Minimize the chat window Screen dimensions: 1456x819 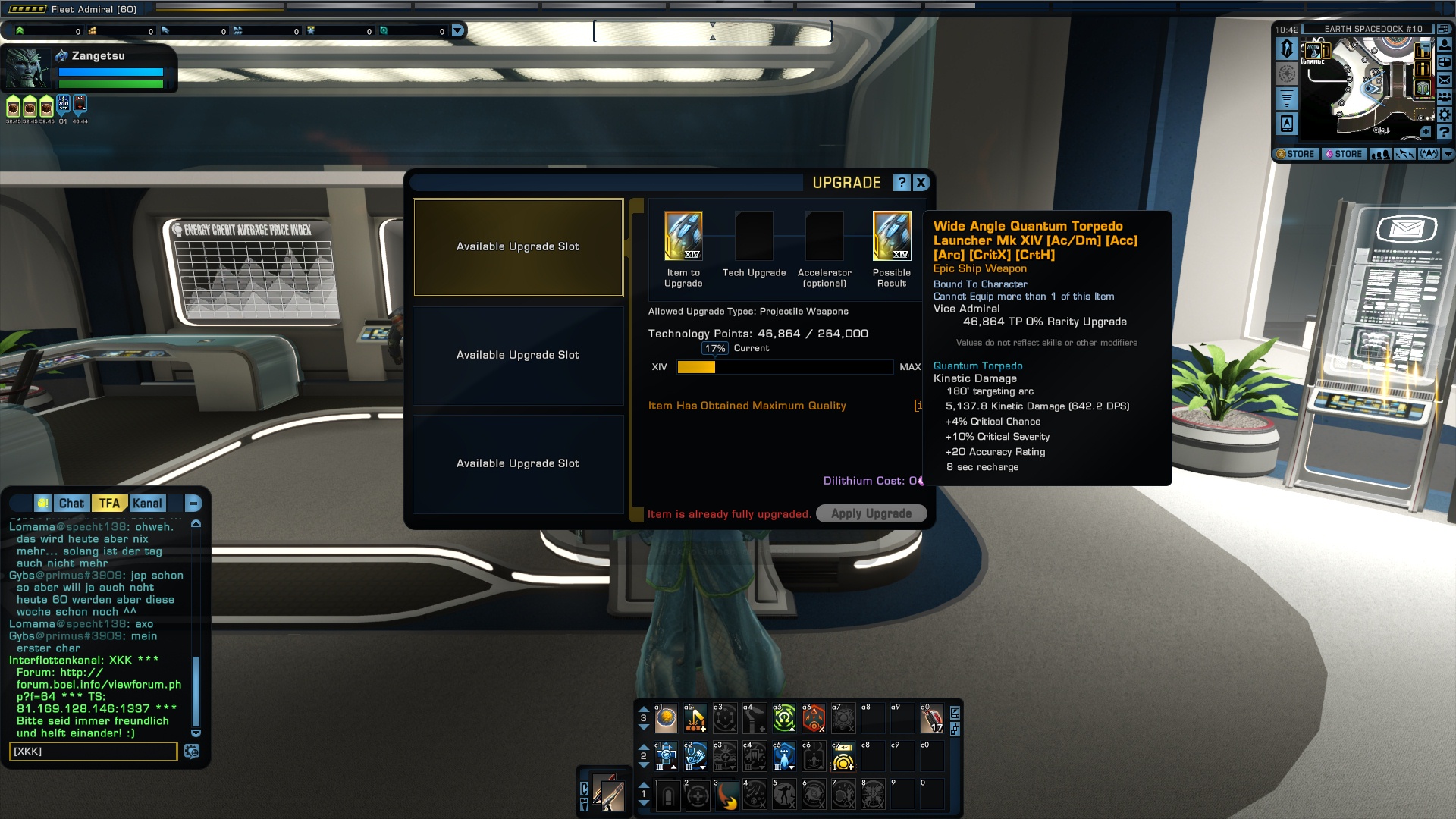coord(193,504)
